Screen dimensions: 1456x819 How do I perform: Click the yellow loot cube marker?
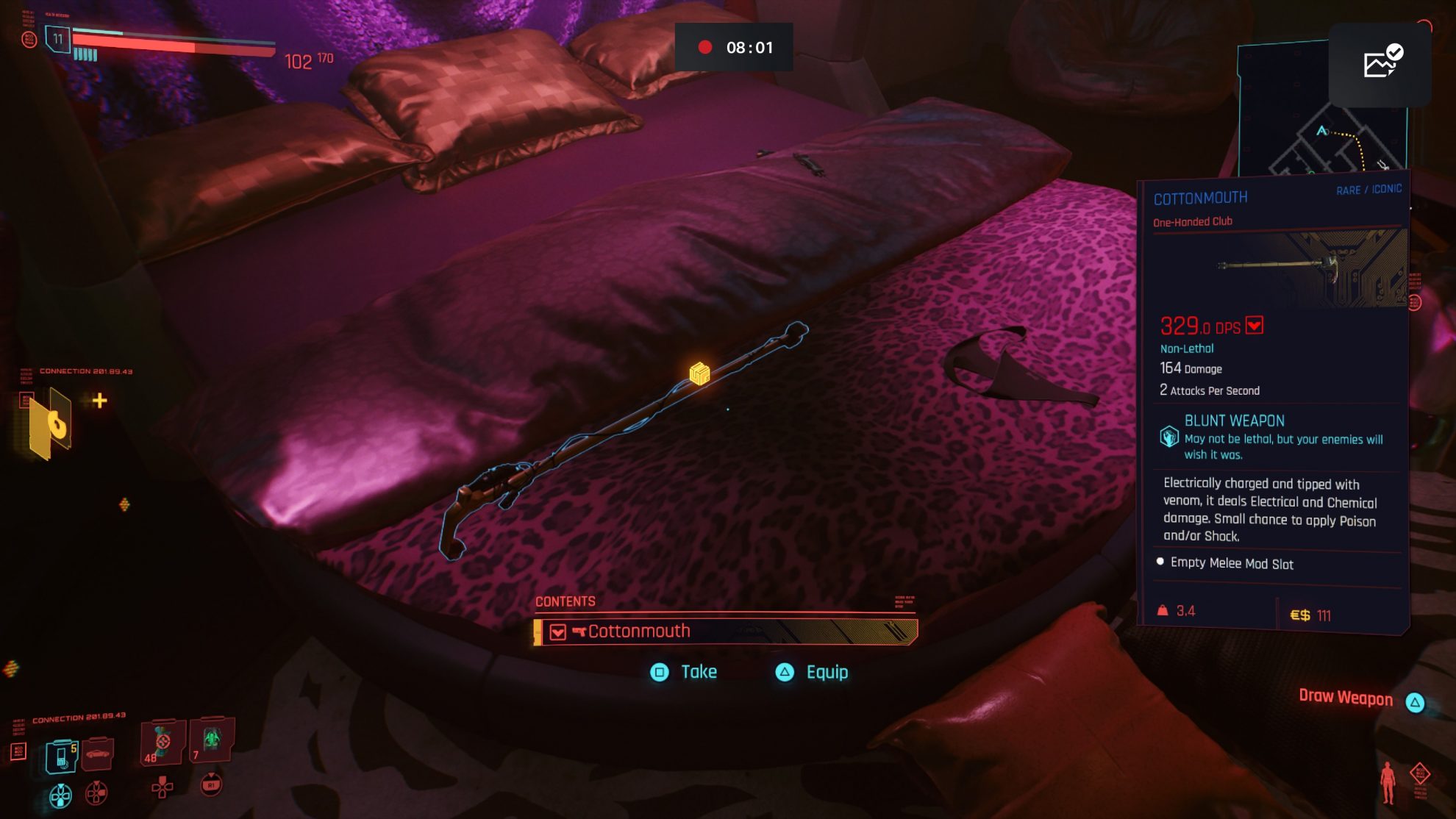pyautogui.click(x=699, y=373)
